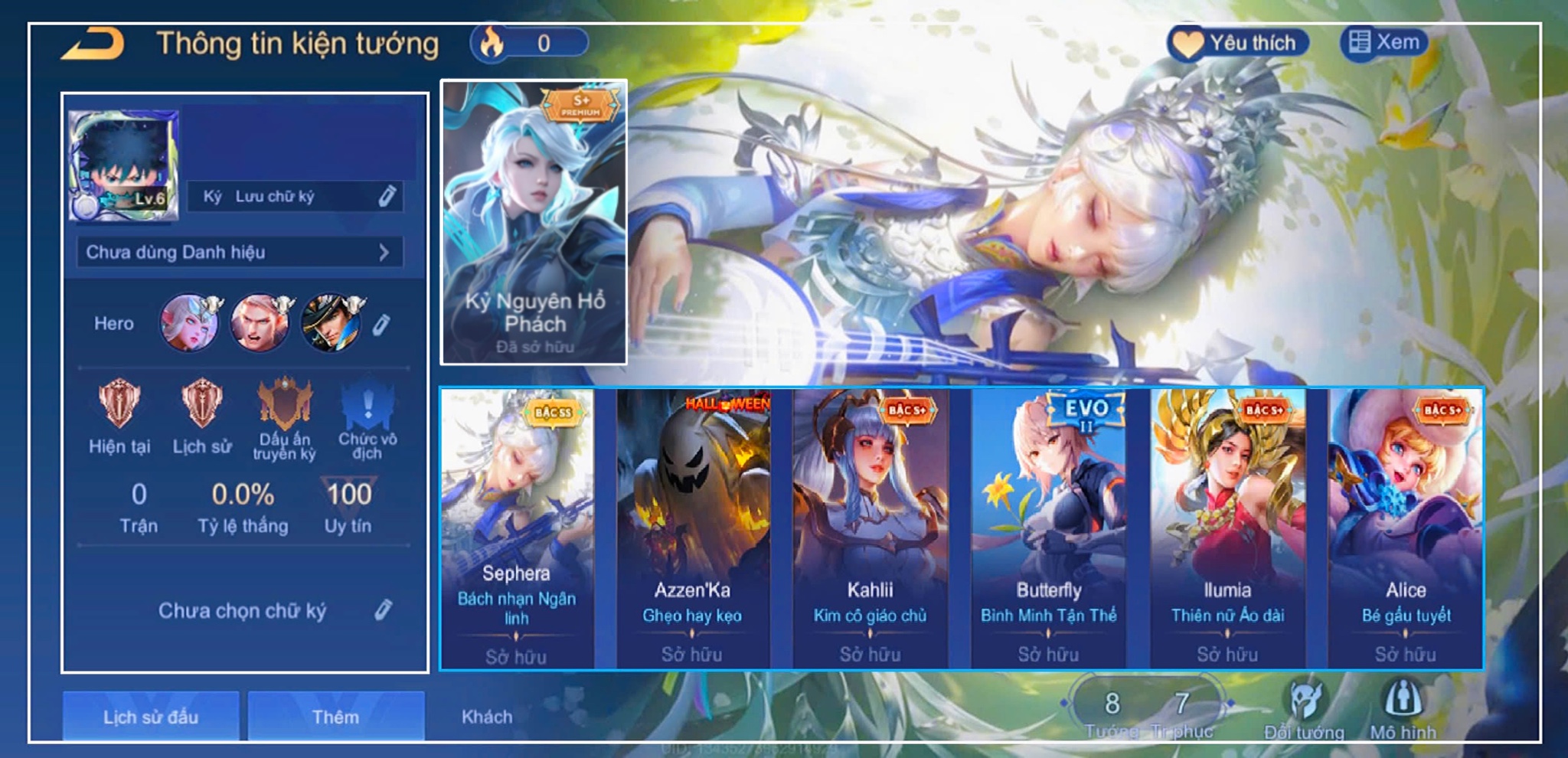Edit the Lưu chữ ký signature field
The height and width of the screenshot is (758, 1568).
point(387,197)
